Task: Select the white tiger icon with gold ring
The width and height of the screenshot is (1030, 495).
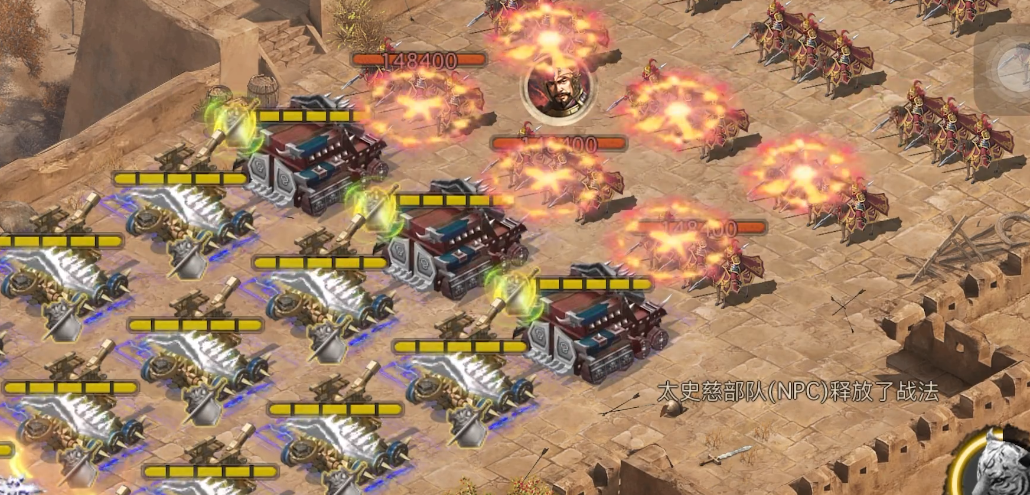Action: (995, 466)
